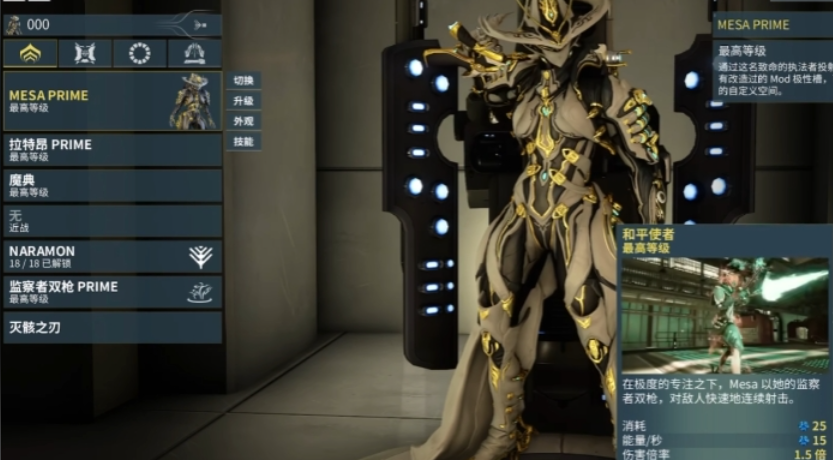Switch to the fourth loadout category tab
Screen dimensions: 833x460
coord(195,53)
